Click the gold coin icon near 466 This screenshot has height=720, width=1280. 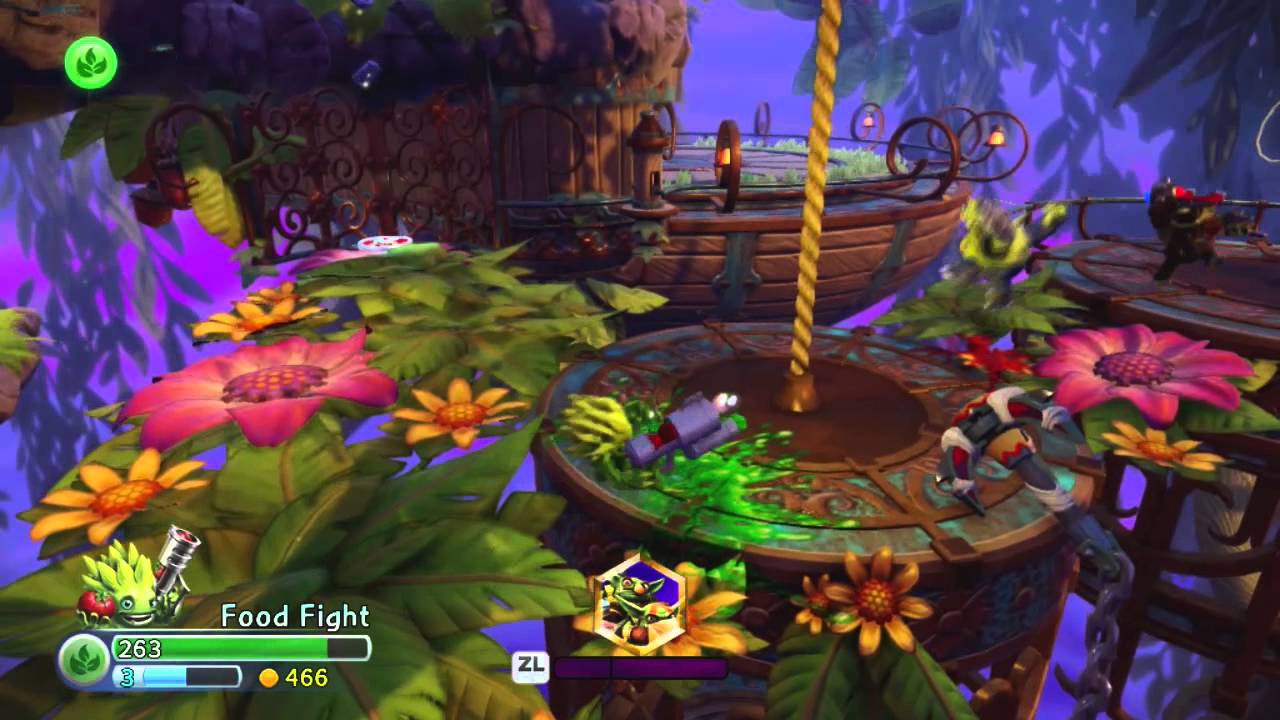[268, 677]
